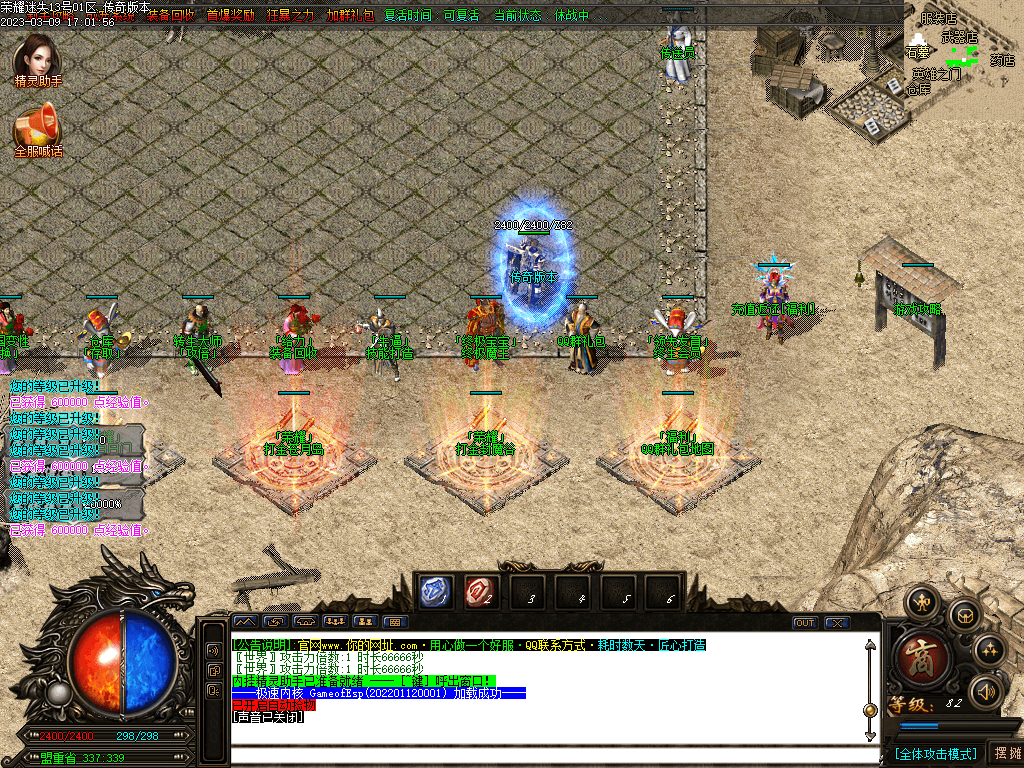Click the OUT button above chat

click(805, 622)
